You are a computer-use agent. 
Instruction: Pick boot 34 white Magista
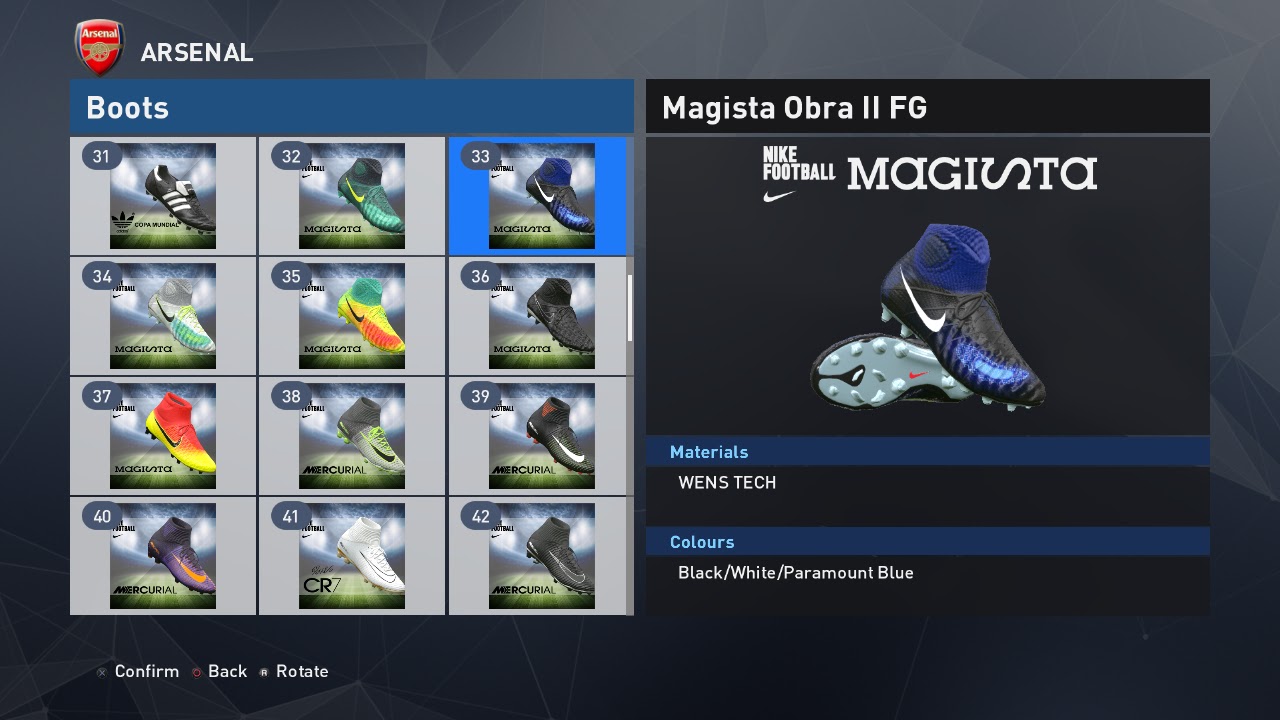point(163,316)
